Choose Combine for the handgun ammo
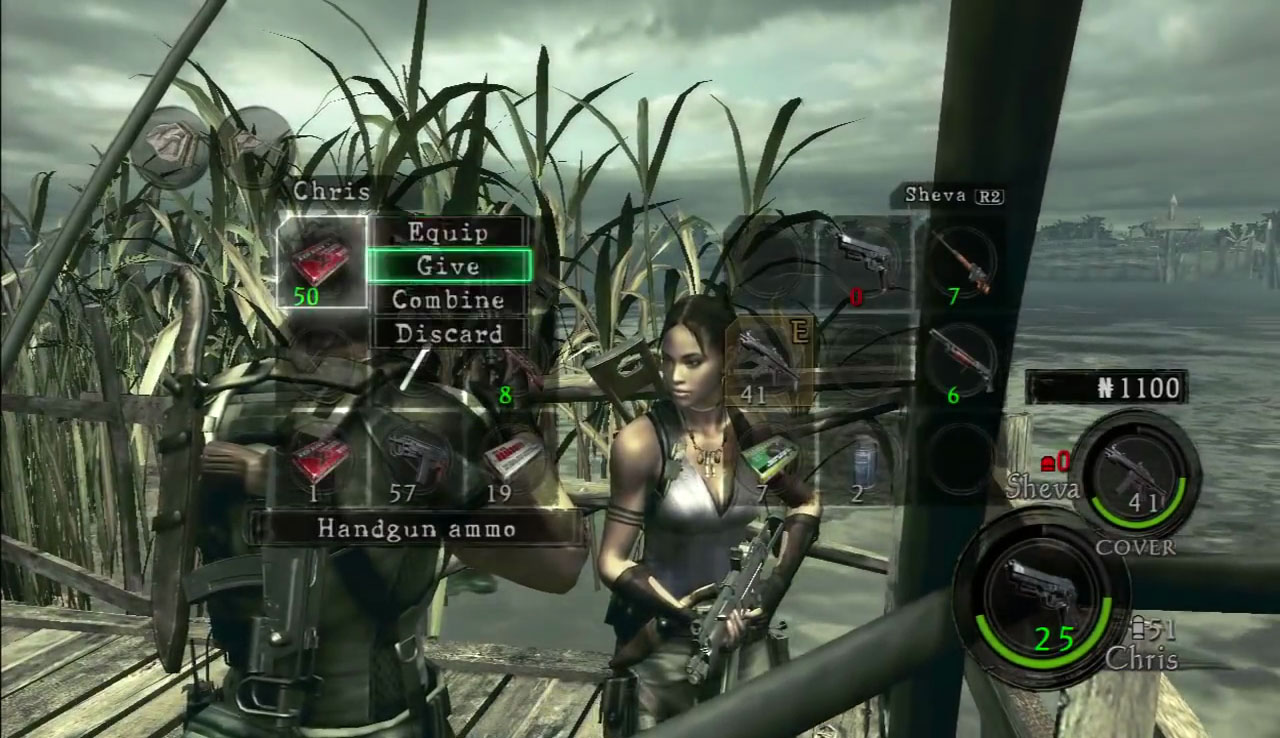 coord(448,299)
